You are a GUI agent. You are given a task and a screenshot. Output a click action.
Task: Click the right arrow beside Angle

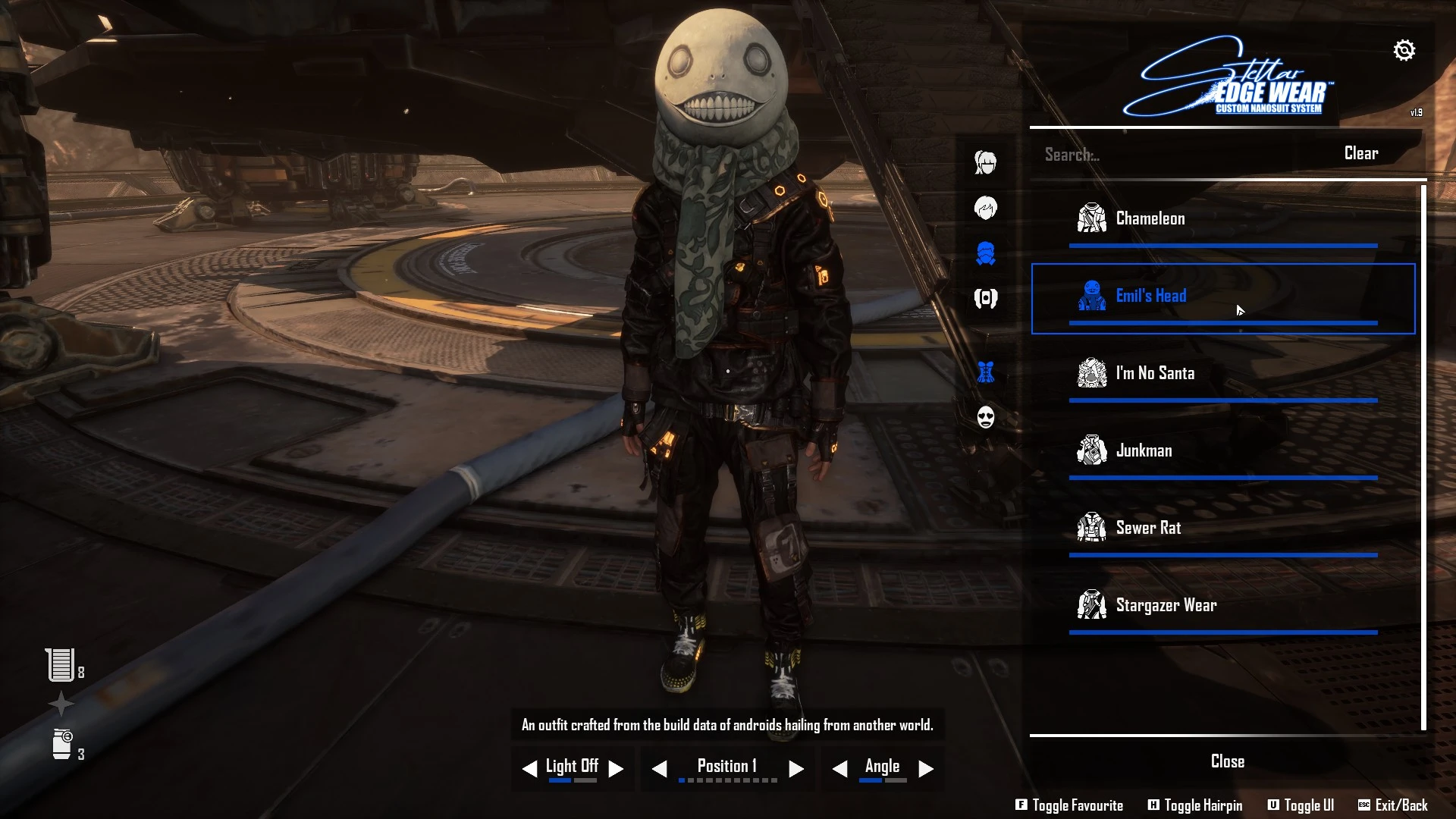click(x=926, y=769)
